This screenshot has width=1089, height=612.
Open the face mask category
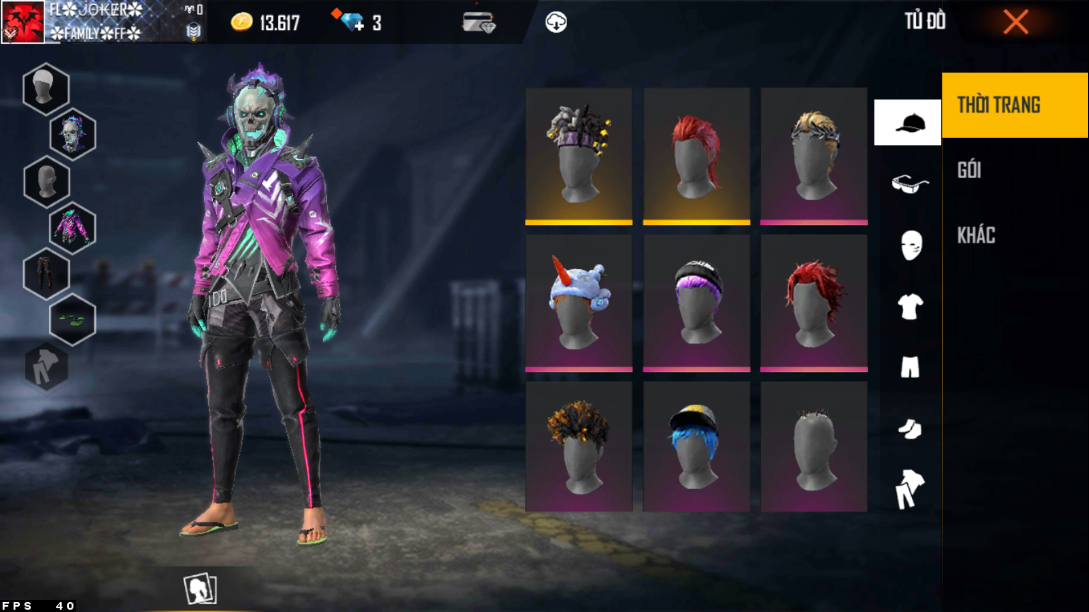(910, 244)
